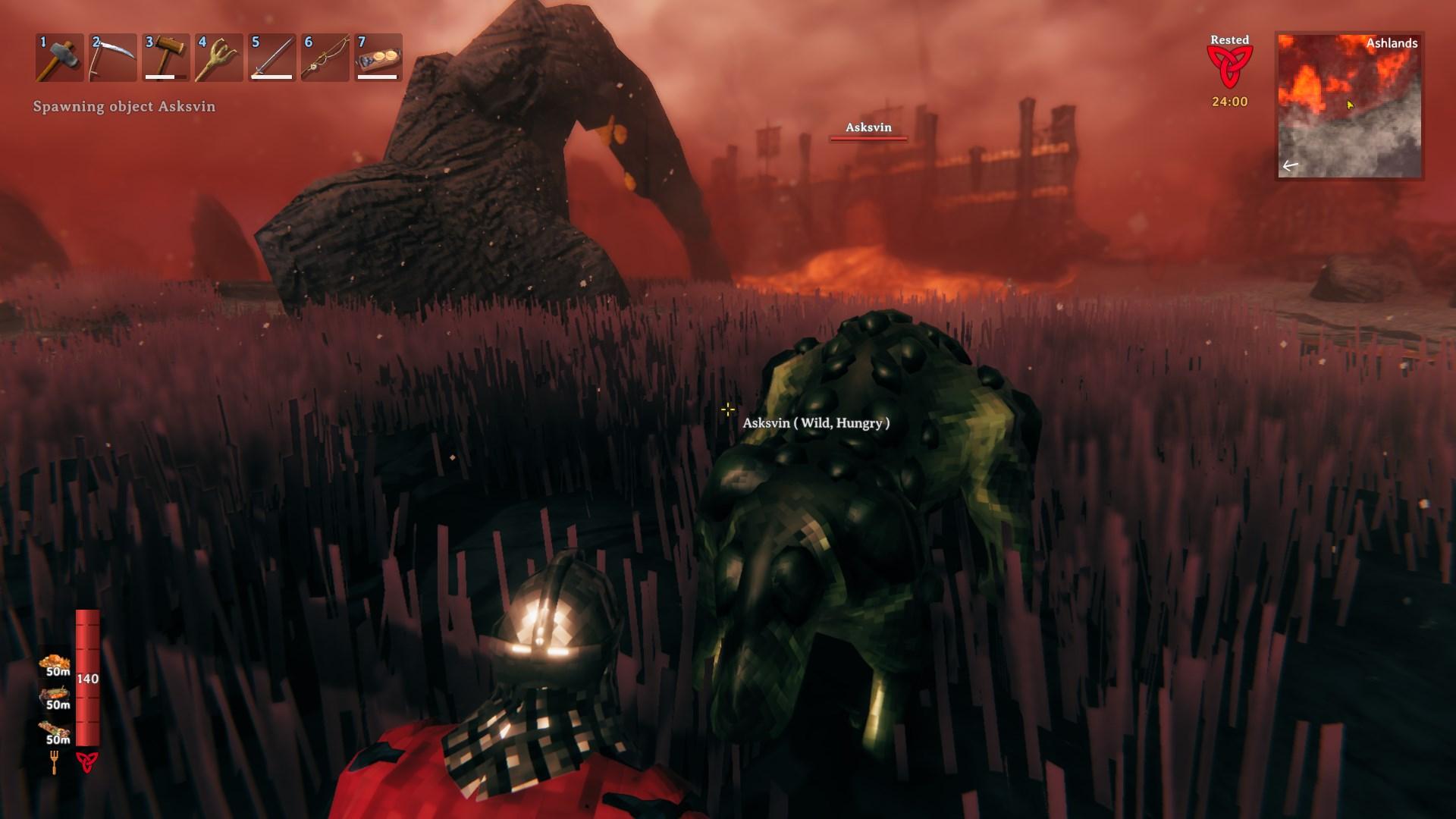Select the cultivator pitchfork tool

(x=218, y=58)
